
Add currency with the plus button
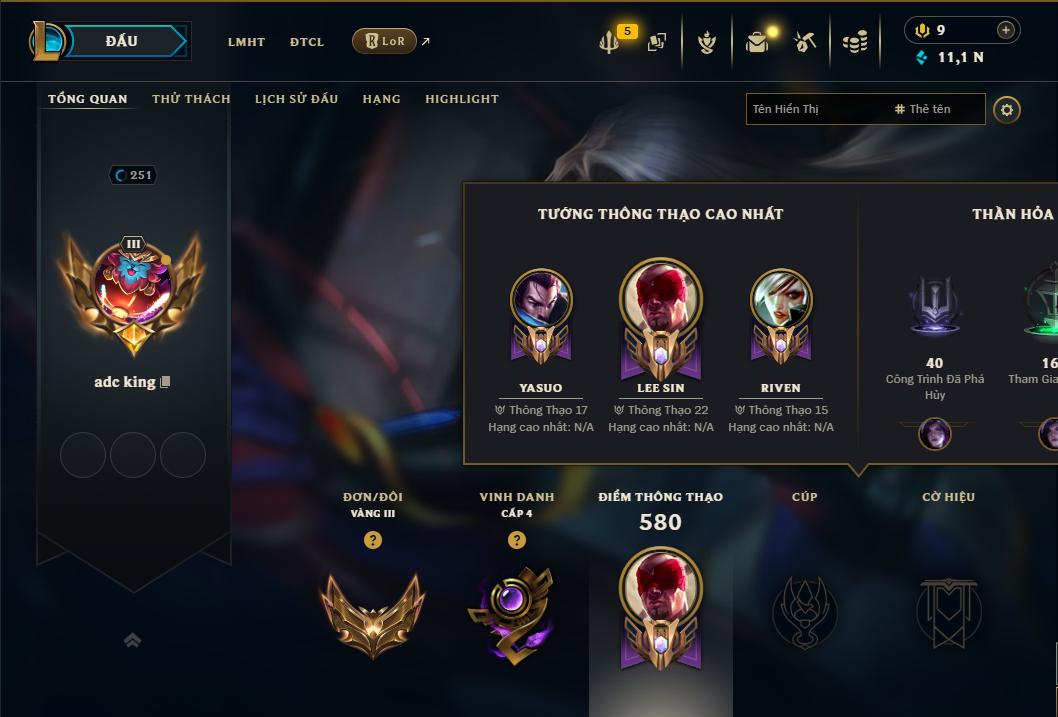point(1005,30)
